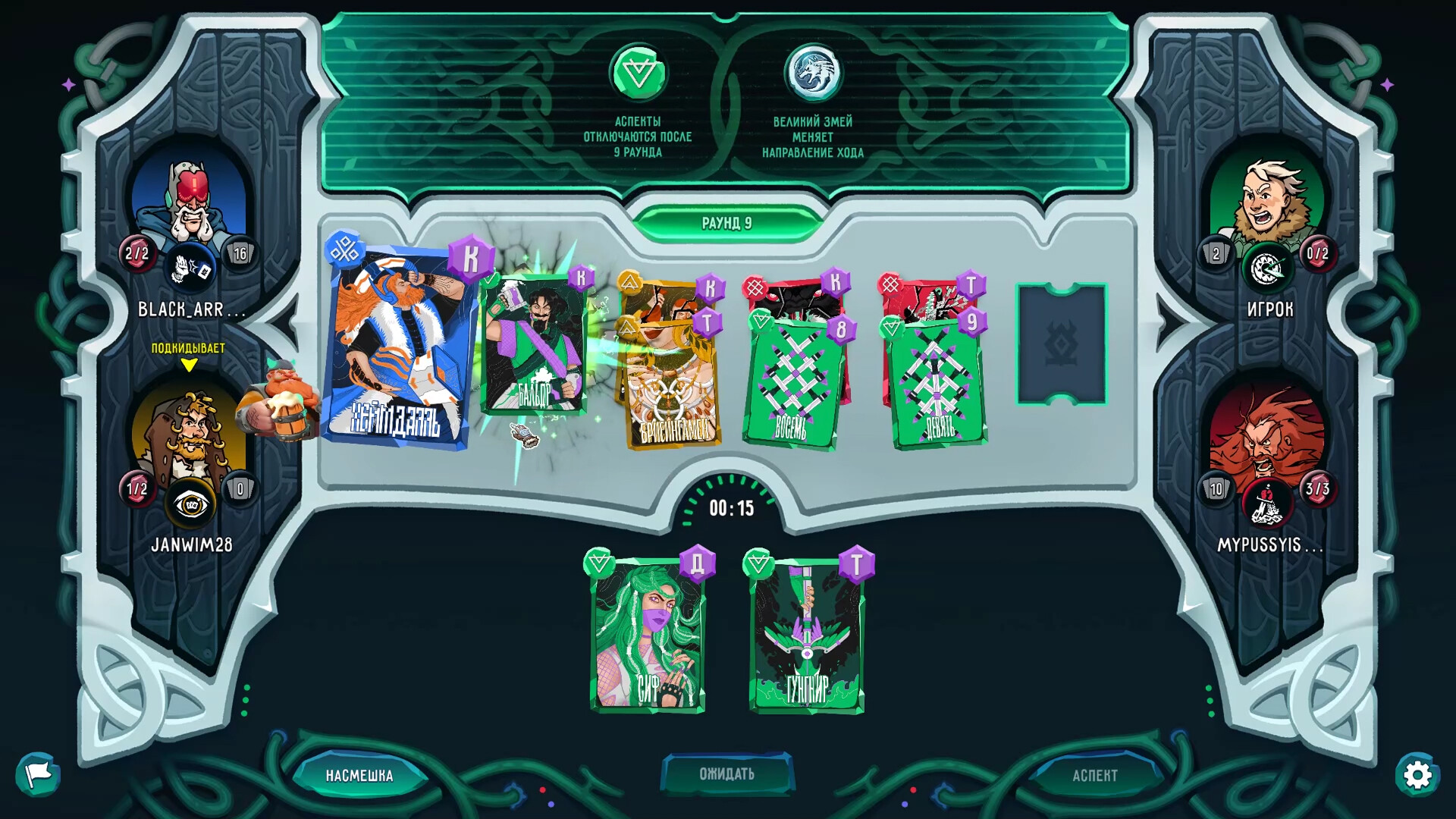Open the gear settings menu
This screenshot has height=819, width=1456.
(1417, 775)
